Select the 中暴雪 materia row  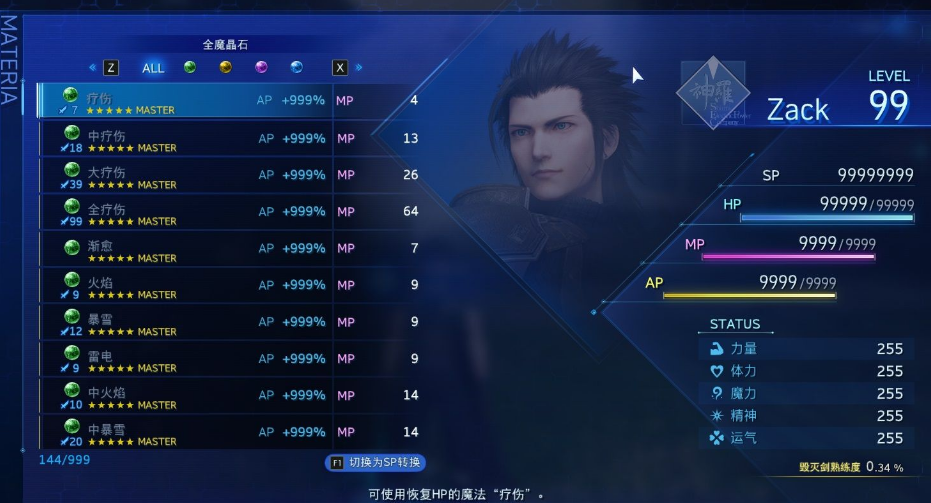pos(230,432)
